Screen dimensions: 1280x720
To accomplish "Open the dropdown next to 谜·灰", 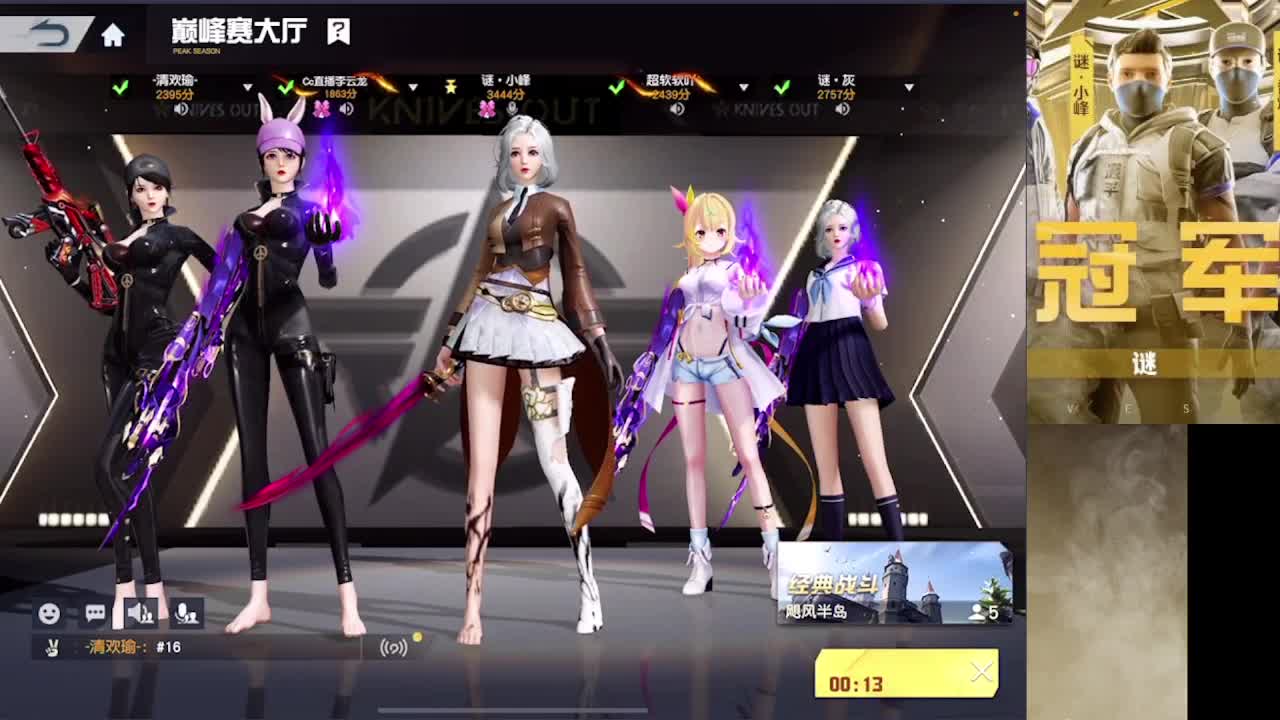I will pos(909,89).
